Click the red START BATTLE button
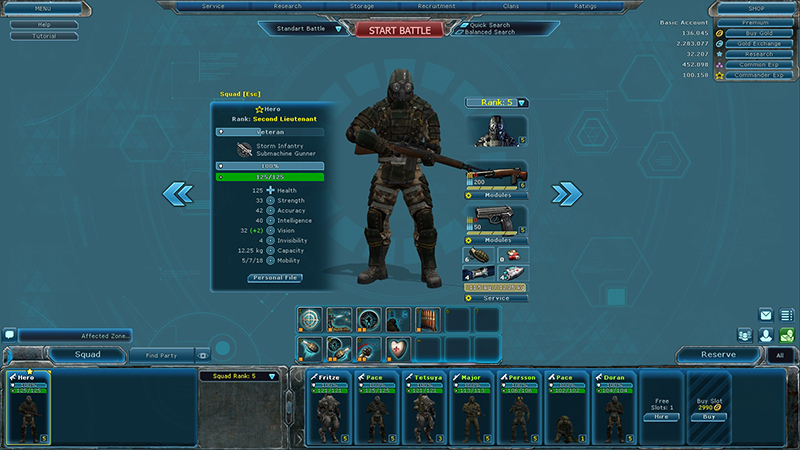The height and width of the screenshot is (450, 800). tap(400, 30)
